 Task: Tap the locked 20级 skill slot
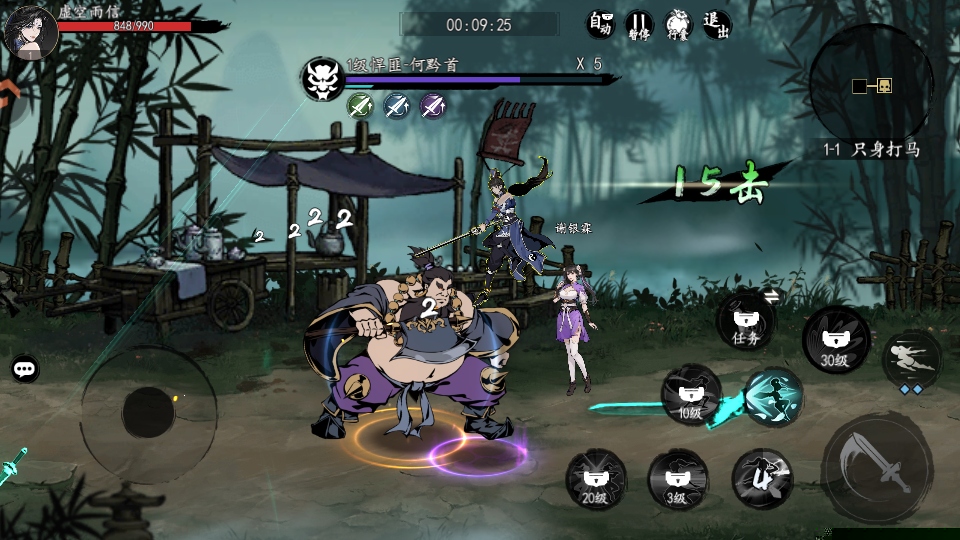596,478
